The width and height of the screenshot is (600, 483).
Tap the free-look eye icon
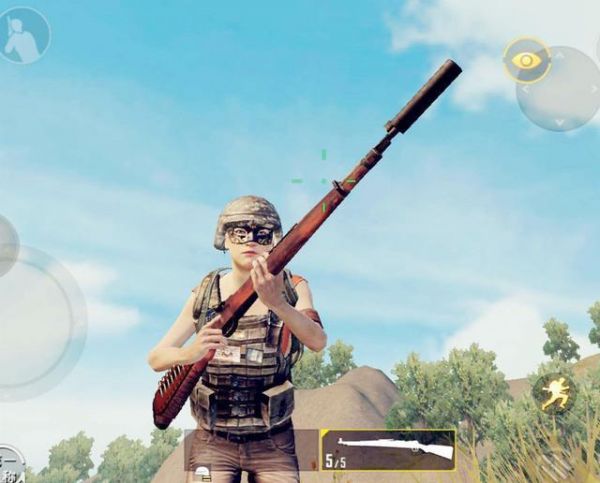tap(526, 60)
